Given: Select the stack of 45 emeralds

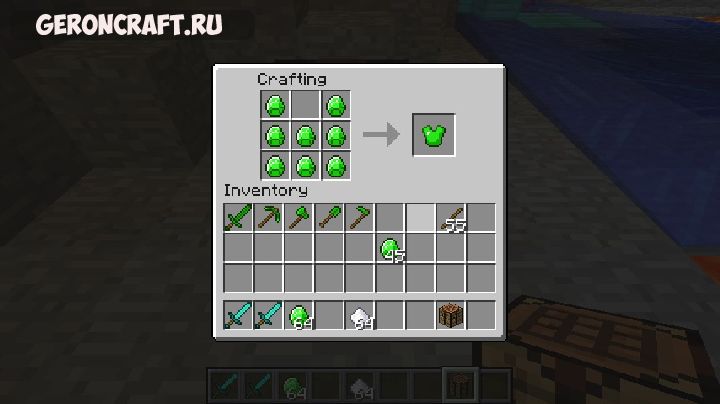Looking at the screenshot, I should pyautogui.click(x=390, y=248).
